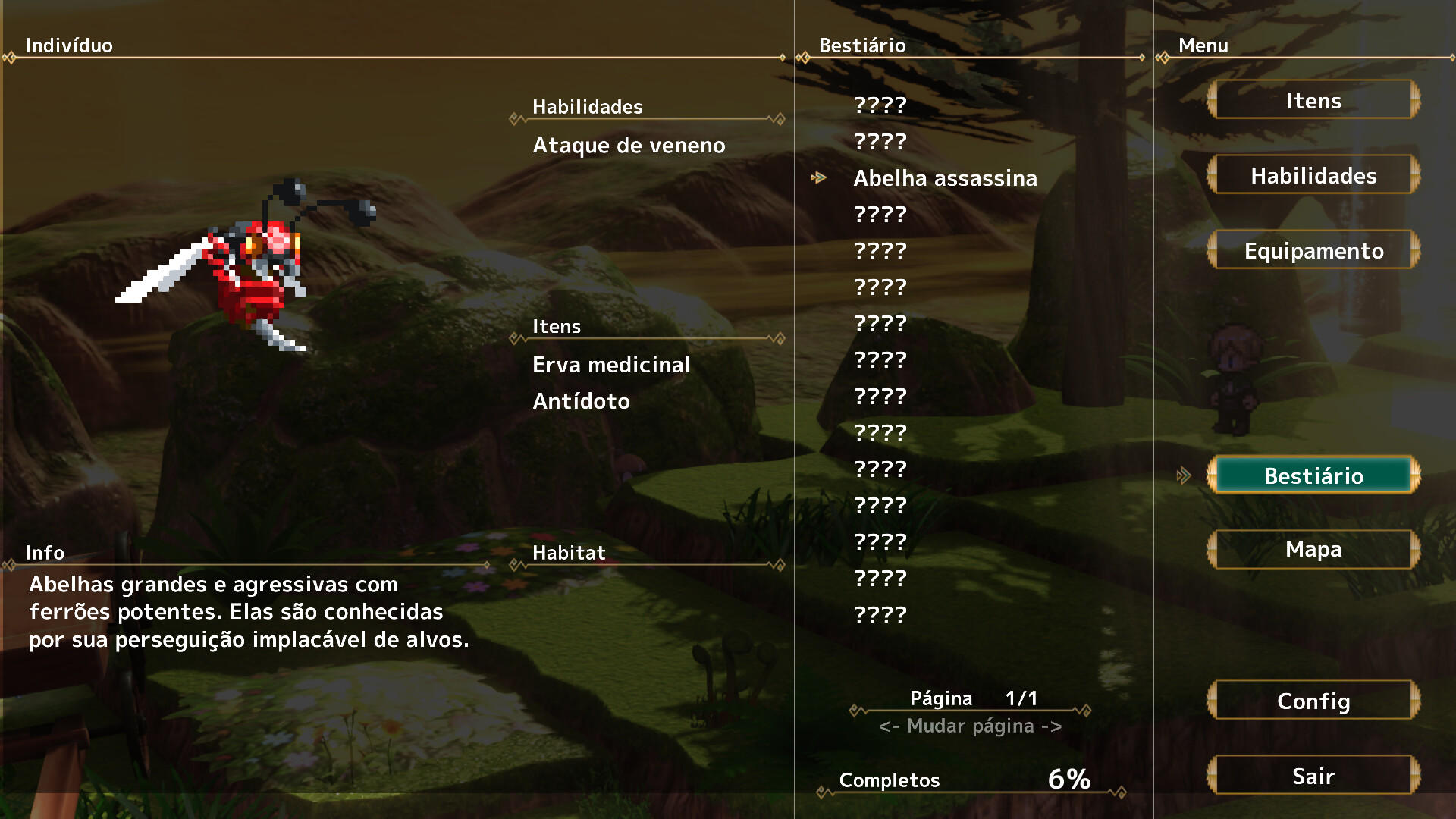Click the right arrow of Mudar página
This screenshot has height=819, width=1456.
(x=1054, y=725)
